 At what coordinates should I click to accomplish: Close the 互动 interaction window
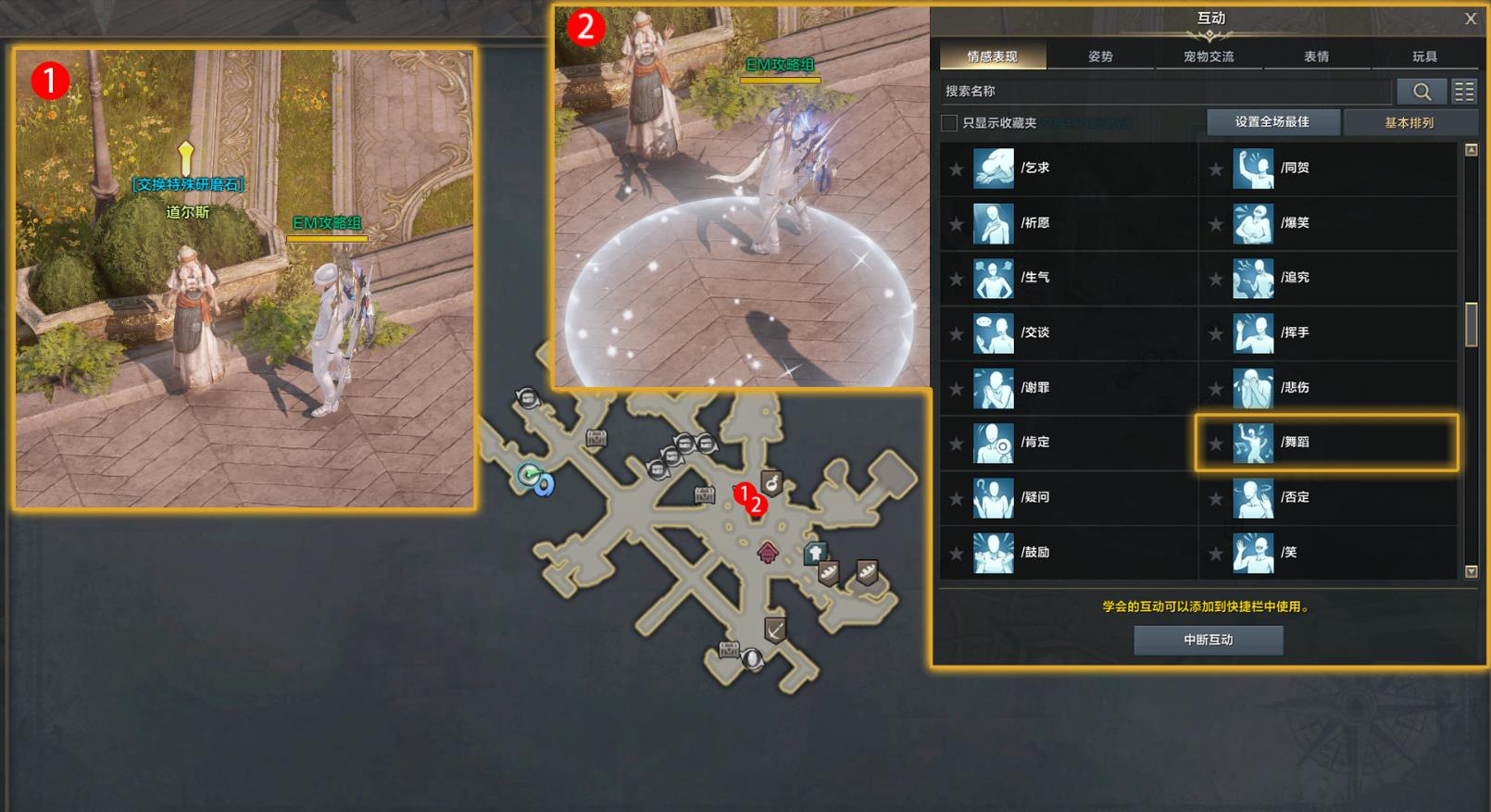[1471, 19]
